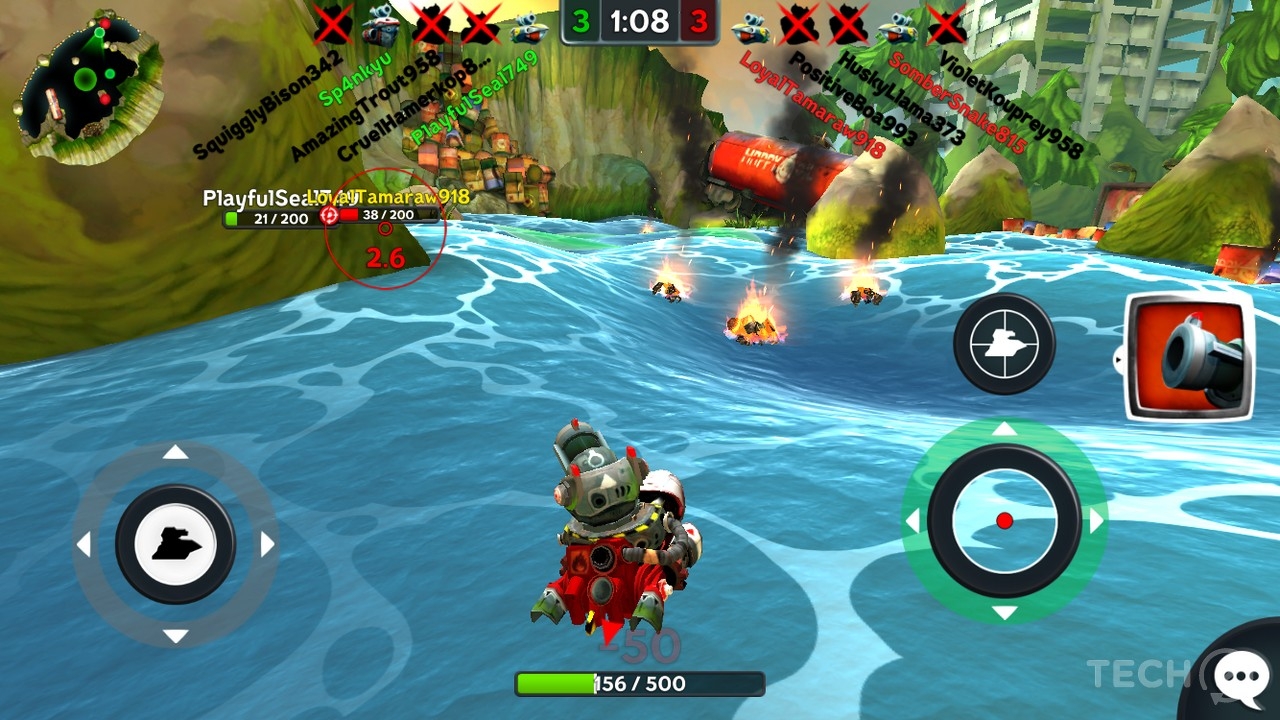Open the in-game chat bubble
Viewport: 1280px width, 720px height.
point(1240,675)
